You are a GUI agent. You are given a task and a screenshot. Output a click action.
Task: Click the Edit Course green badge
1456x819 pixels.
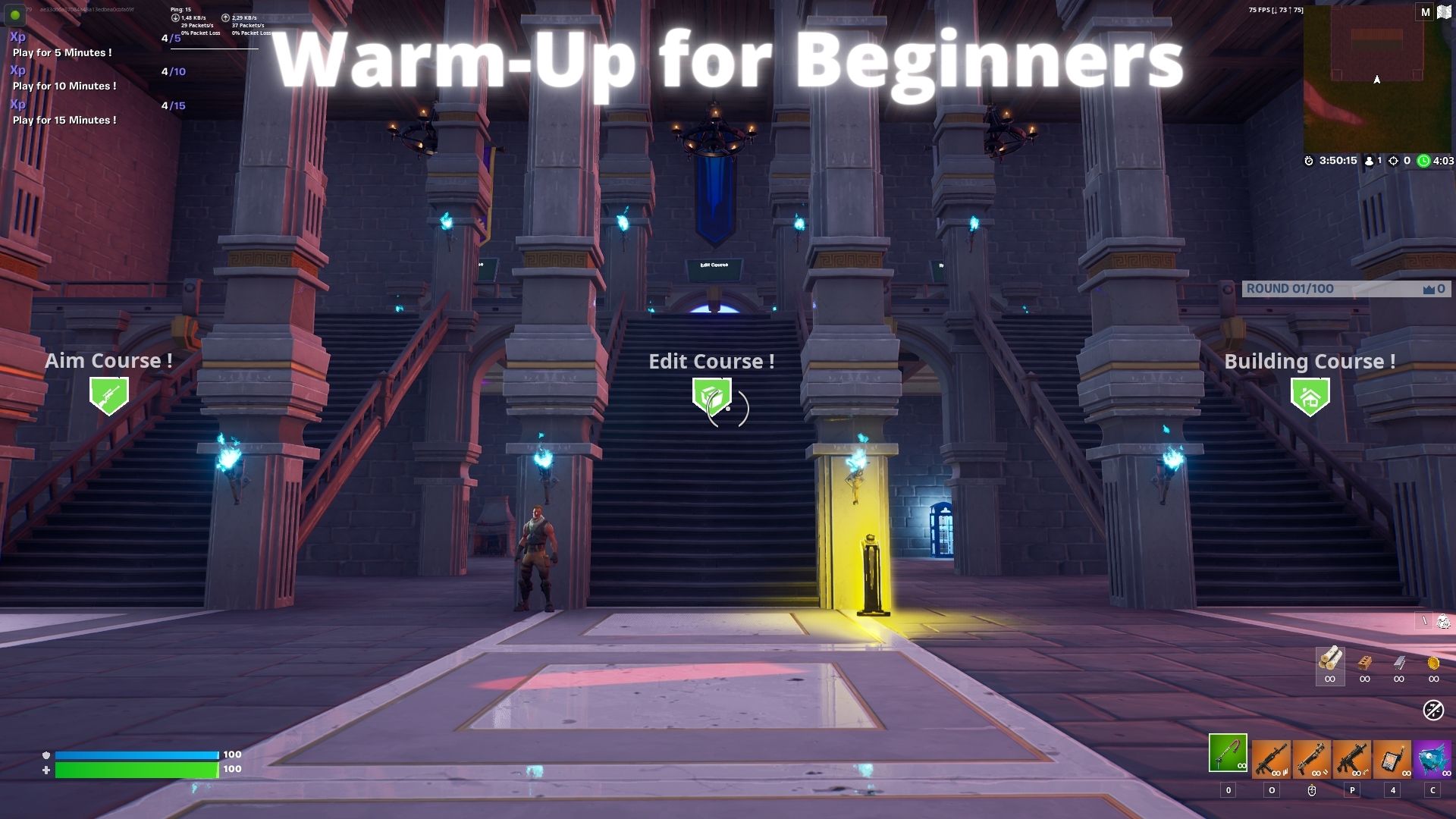point(711,395)
